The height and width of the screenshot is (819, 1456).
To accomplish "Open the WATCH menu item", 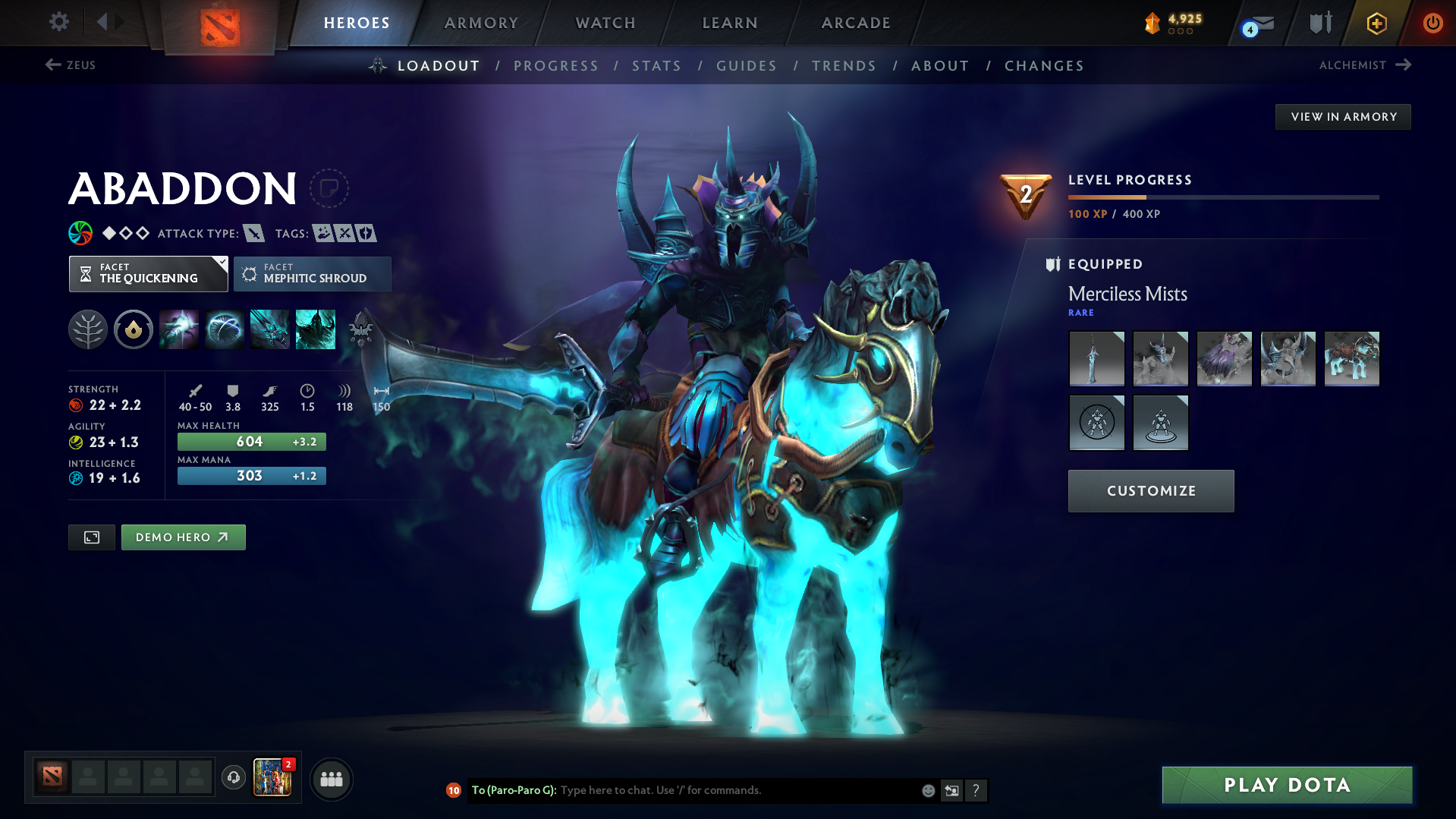I will coord(605,23).
